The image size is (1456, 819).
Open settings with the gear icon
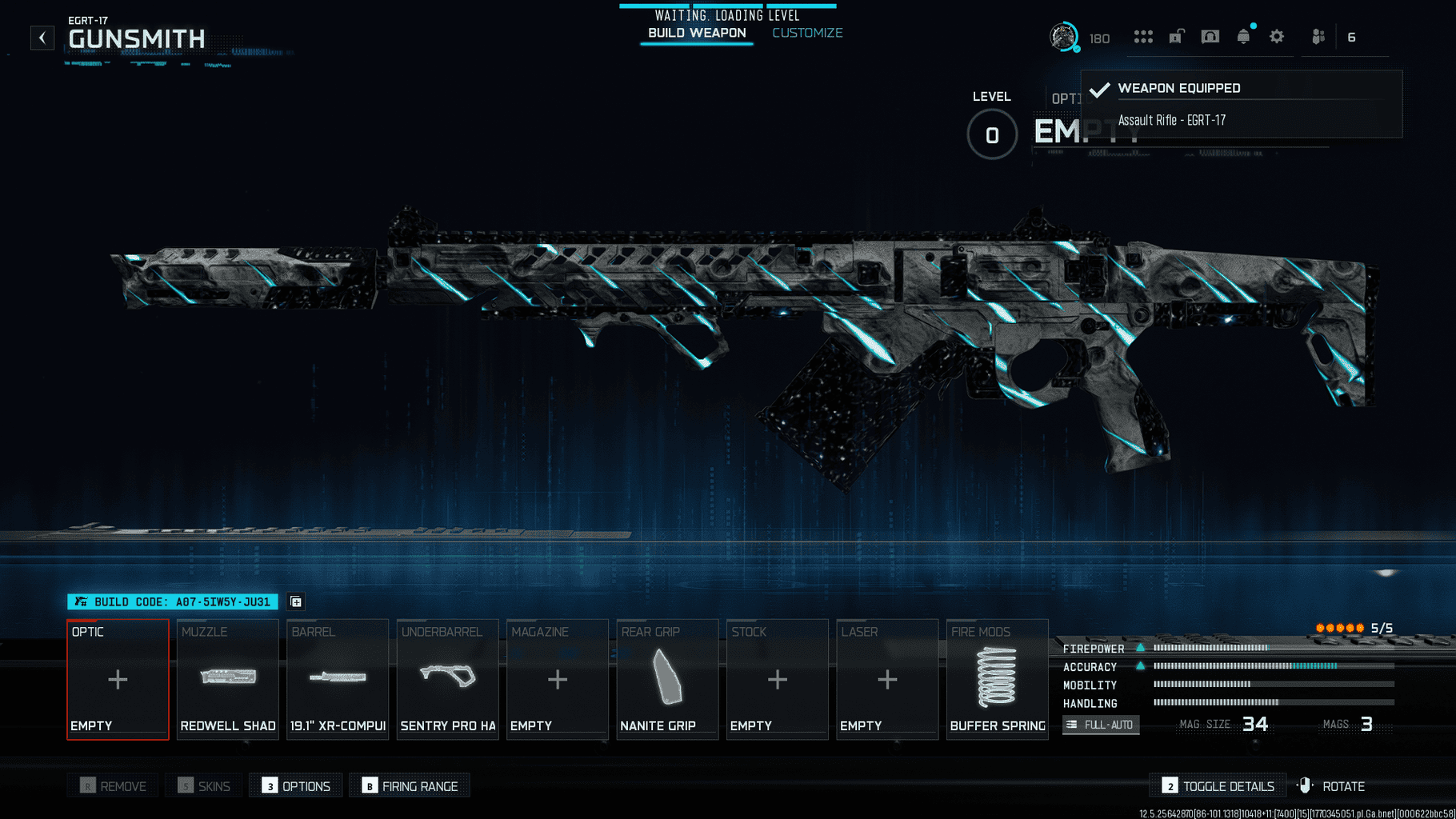[x=1277, y=37]
